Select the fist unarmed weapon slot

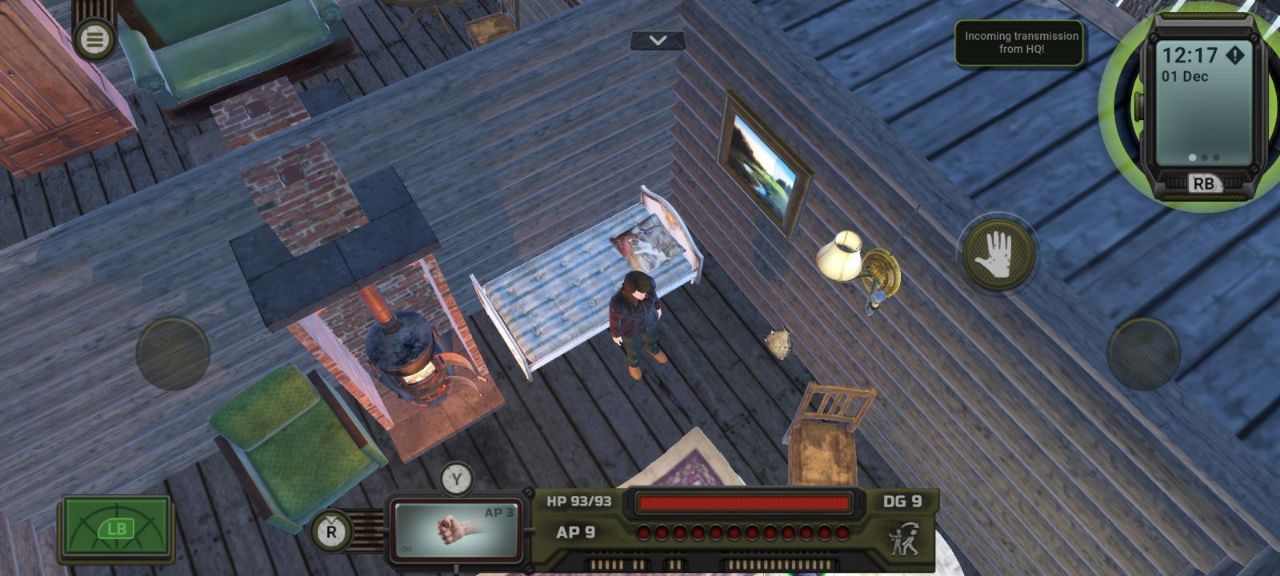pyautogui.click(x=457, y=530)
